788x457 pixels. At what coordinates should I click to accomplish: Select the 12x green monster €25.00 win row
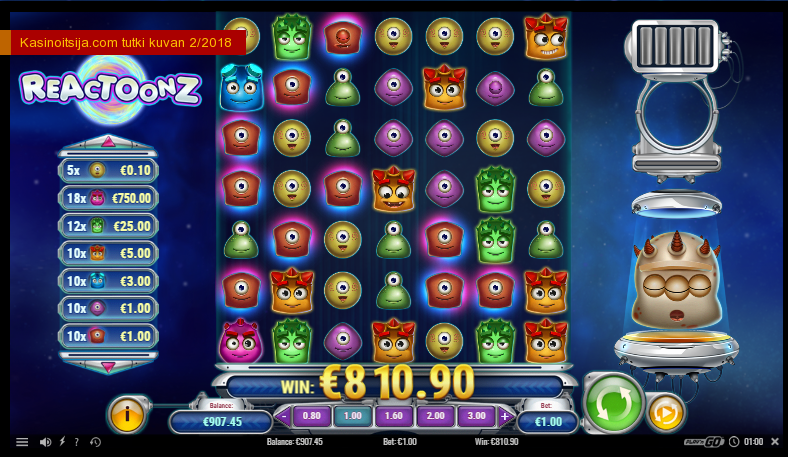(109, 226)
